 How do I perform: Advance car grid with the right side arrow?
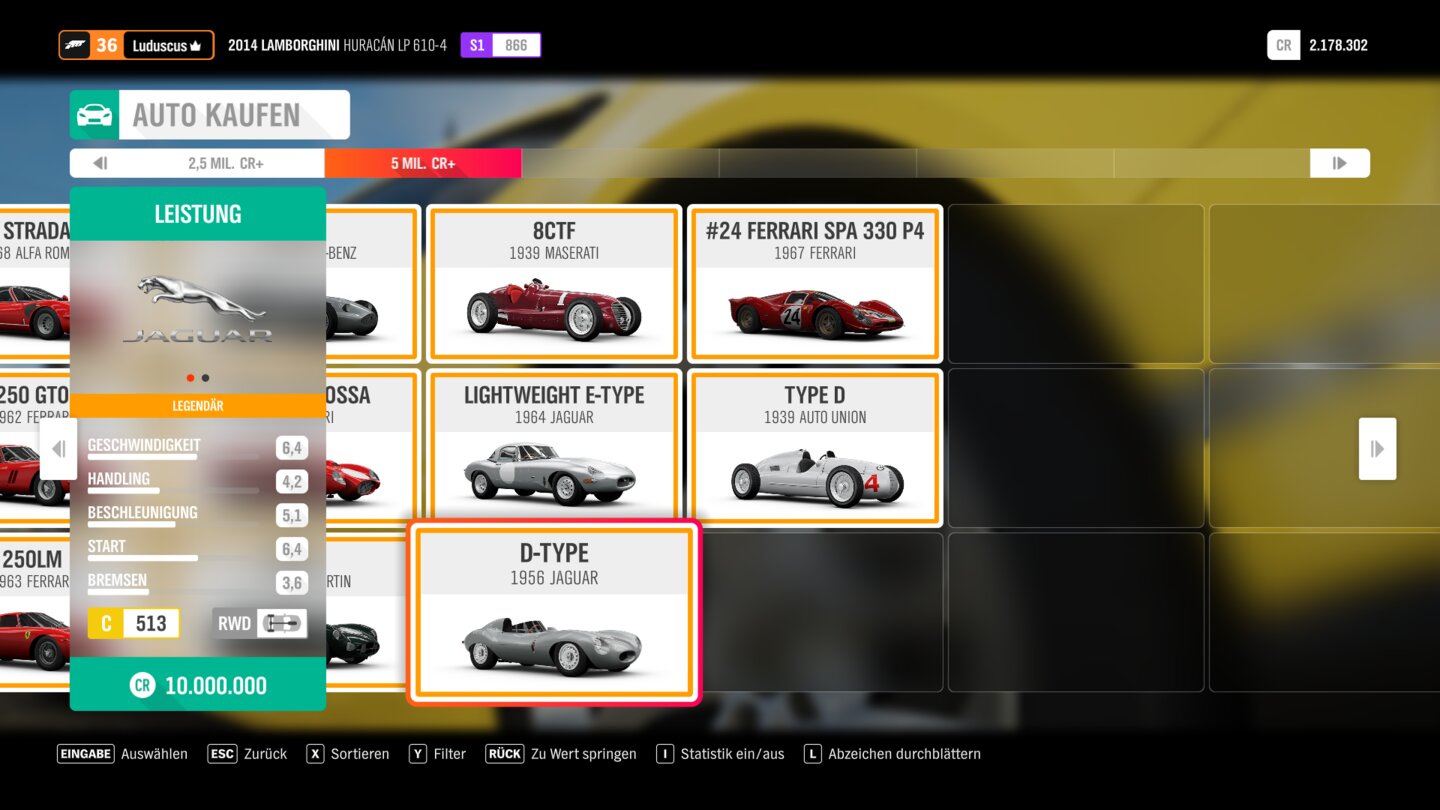pos(1377,449)
